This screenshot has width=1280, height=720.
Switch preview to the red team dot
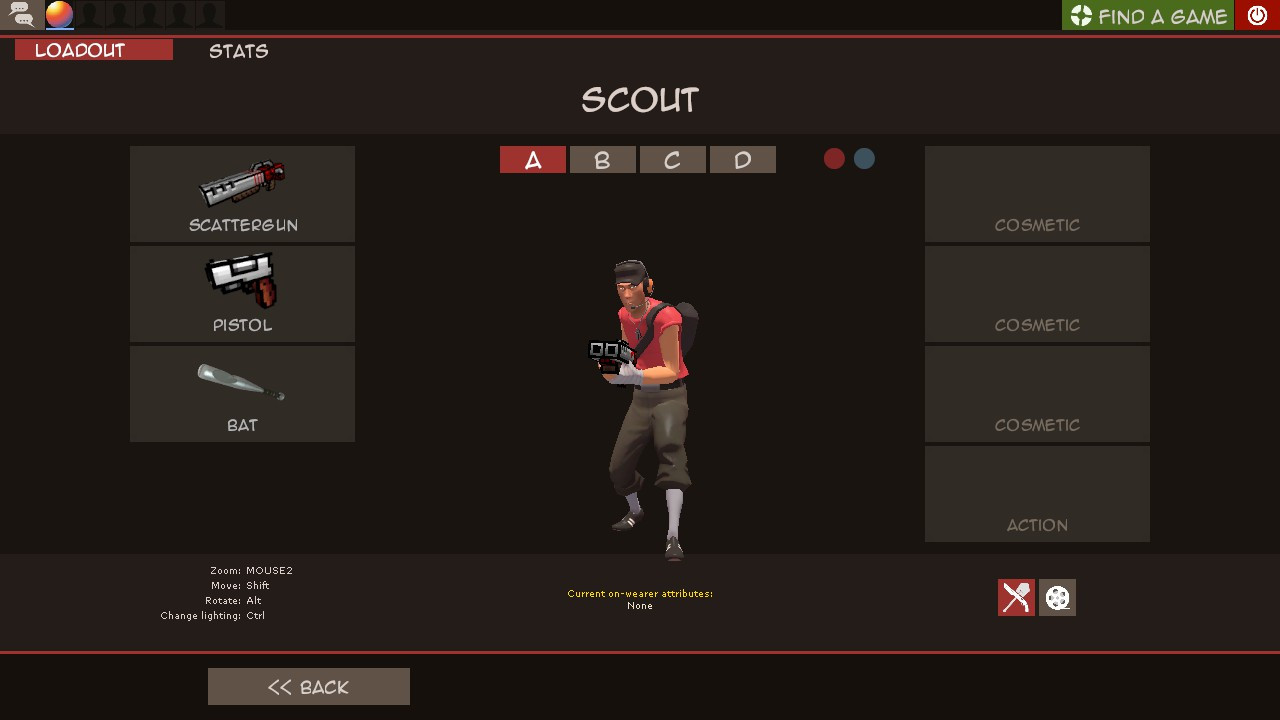(x=834, y=158)
